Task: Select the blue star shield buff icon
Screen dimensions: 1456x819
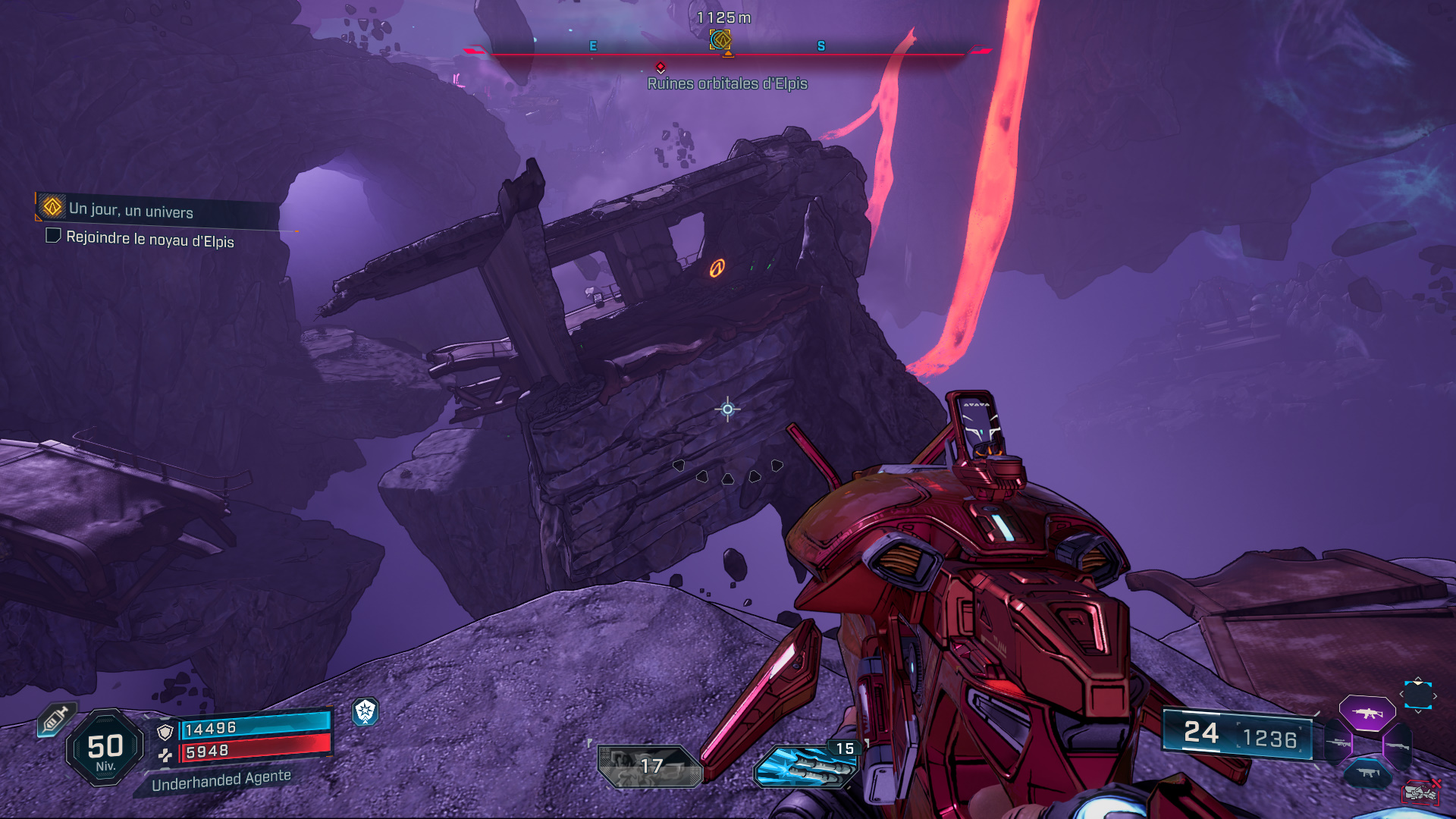Action: pos(366,711)
